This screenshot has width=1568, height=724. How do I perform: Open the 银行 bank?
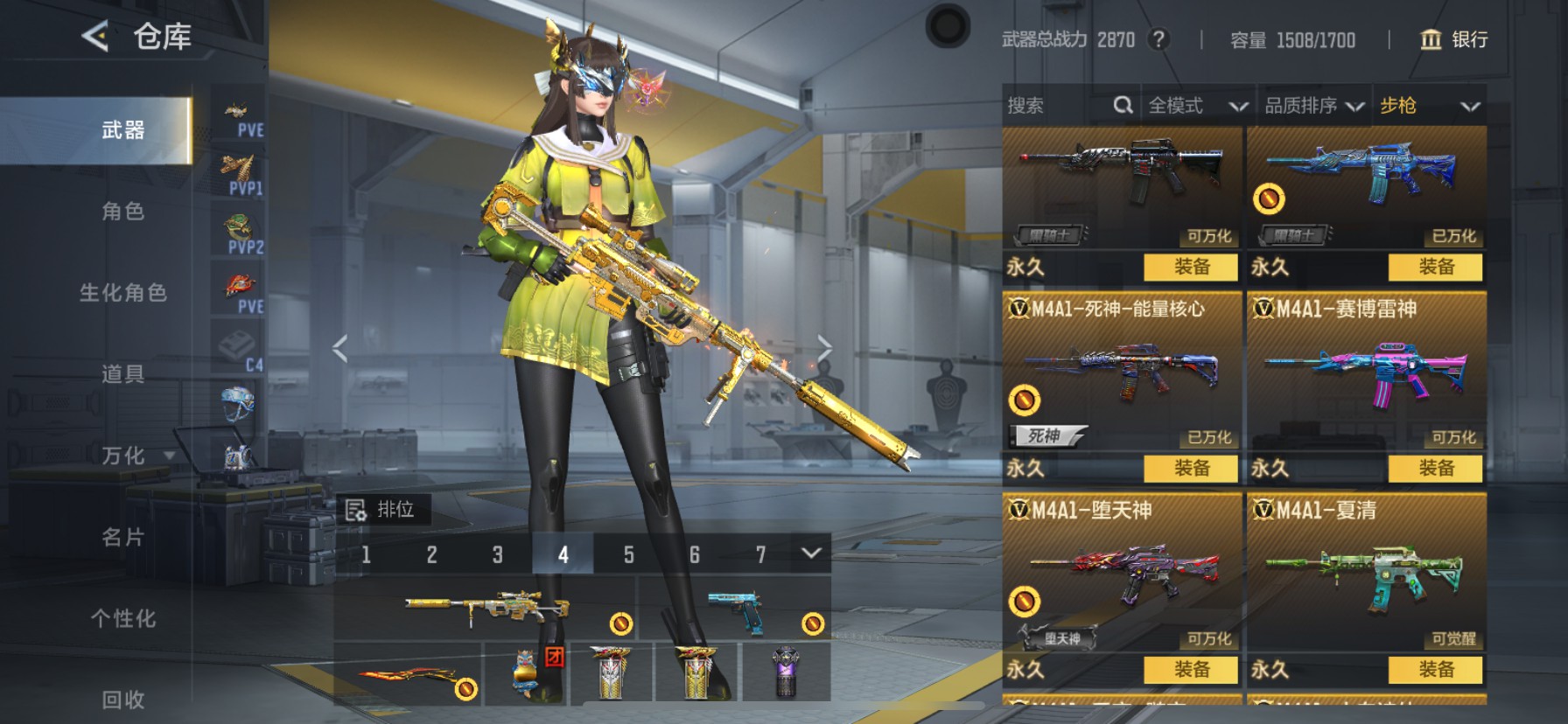pyautogui.click(x=1453, y=39)
